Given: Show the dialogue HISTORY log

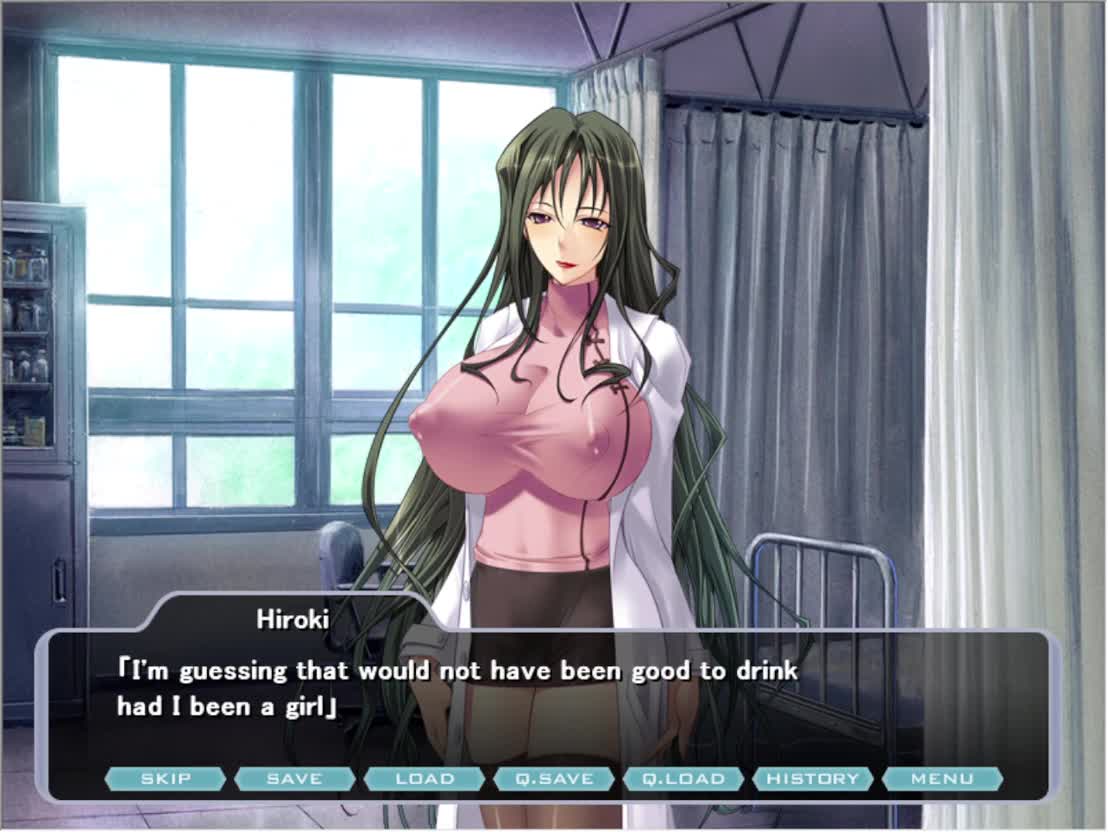Looking at the screenshot, I should (x=813, y=779).
